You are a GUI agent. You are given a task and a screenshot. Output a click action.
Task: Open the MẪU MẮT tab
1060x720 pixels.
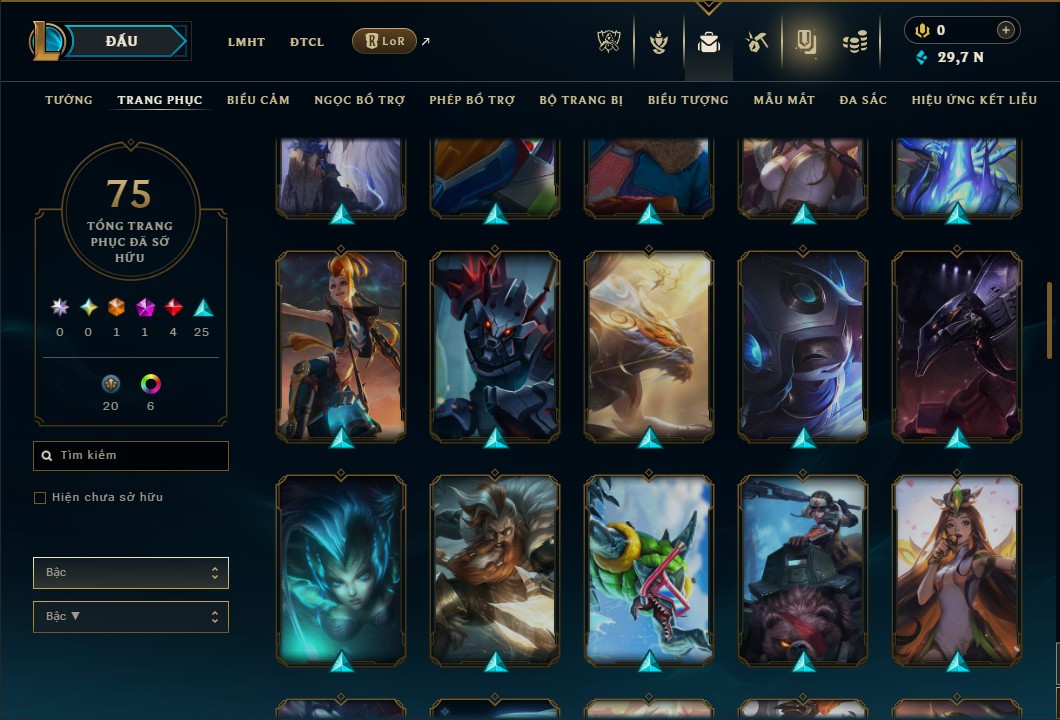(784, 100)
